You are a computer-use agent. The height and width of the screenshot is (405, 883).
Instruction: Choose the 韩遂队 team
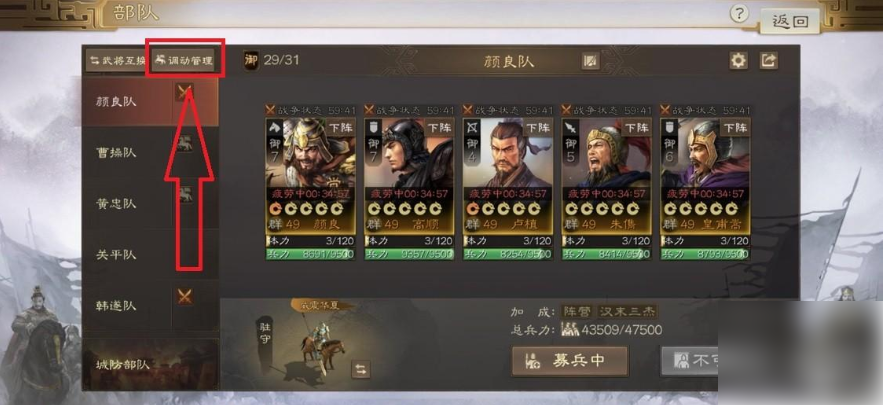coord(117,305)
